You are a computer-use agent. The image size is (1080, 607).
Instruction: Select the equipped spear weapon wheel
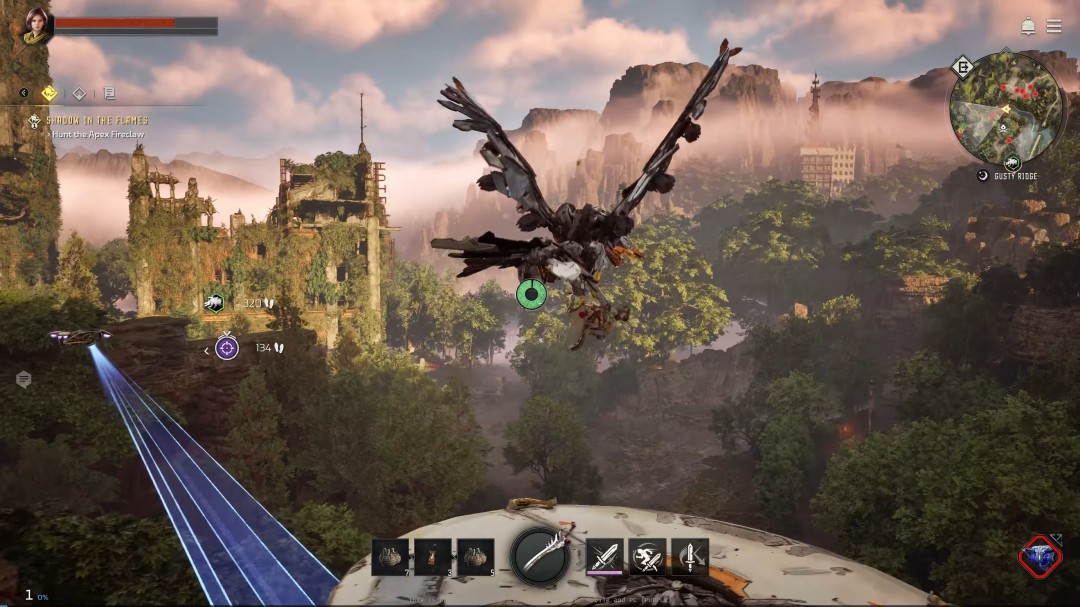point(541,556)
